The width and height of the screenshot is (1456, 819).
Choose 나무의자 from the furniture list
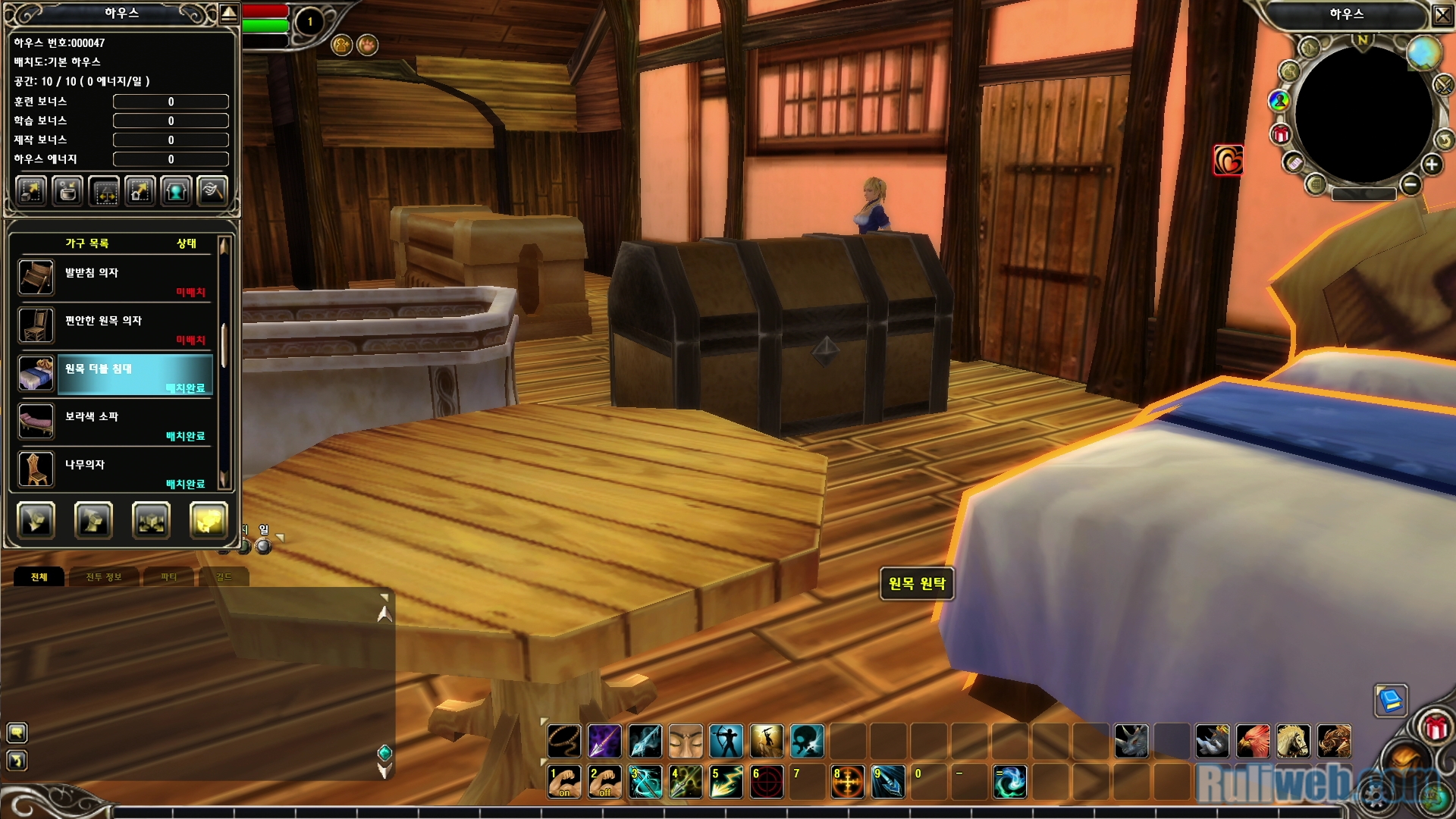coord(114,469)
